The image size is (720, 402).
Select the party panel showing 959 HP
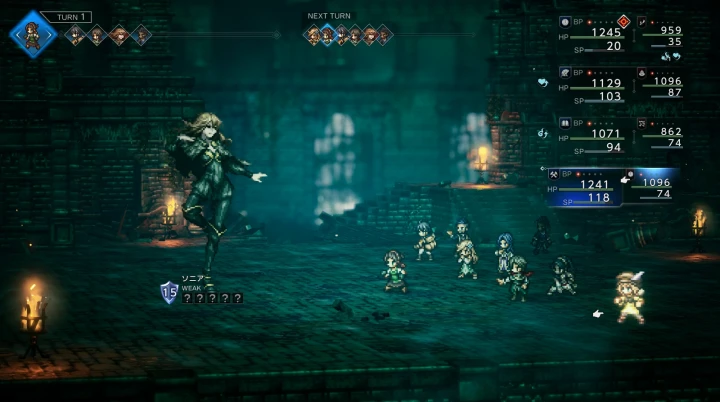point(662,35)
